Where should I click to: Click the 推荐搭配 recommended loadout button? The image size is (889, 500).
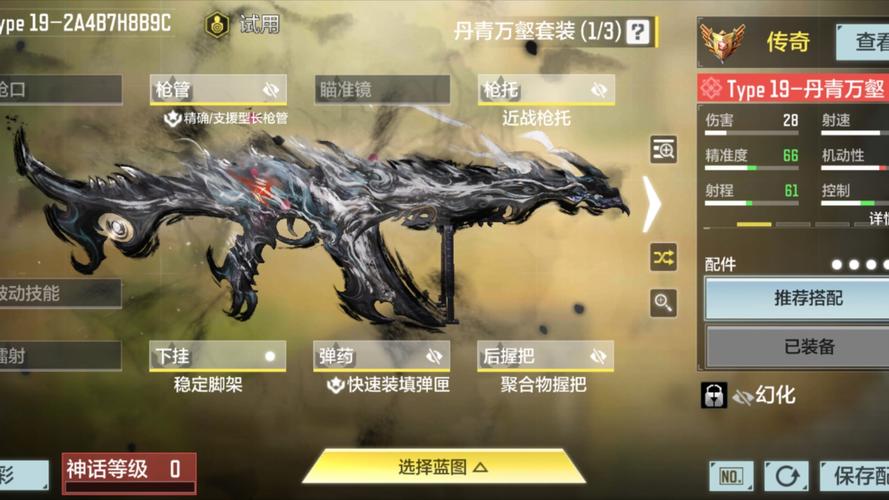pos(808,298)
